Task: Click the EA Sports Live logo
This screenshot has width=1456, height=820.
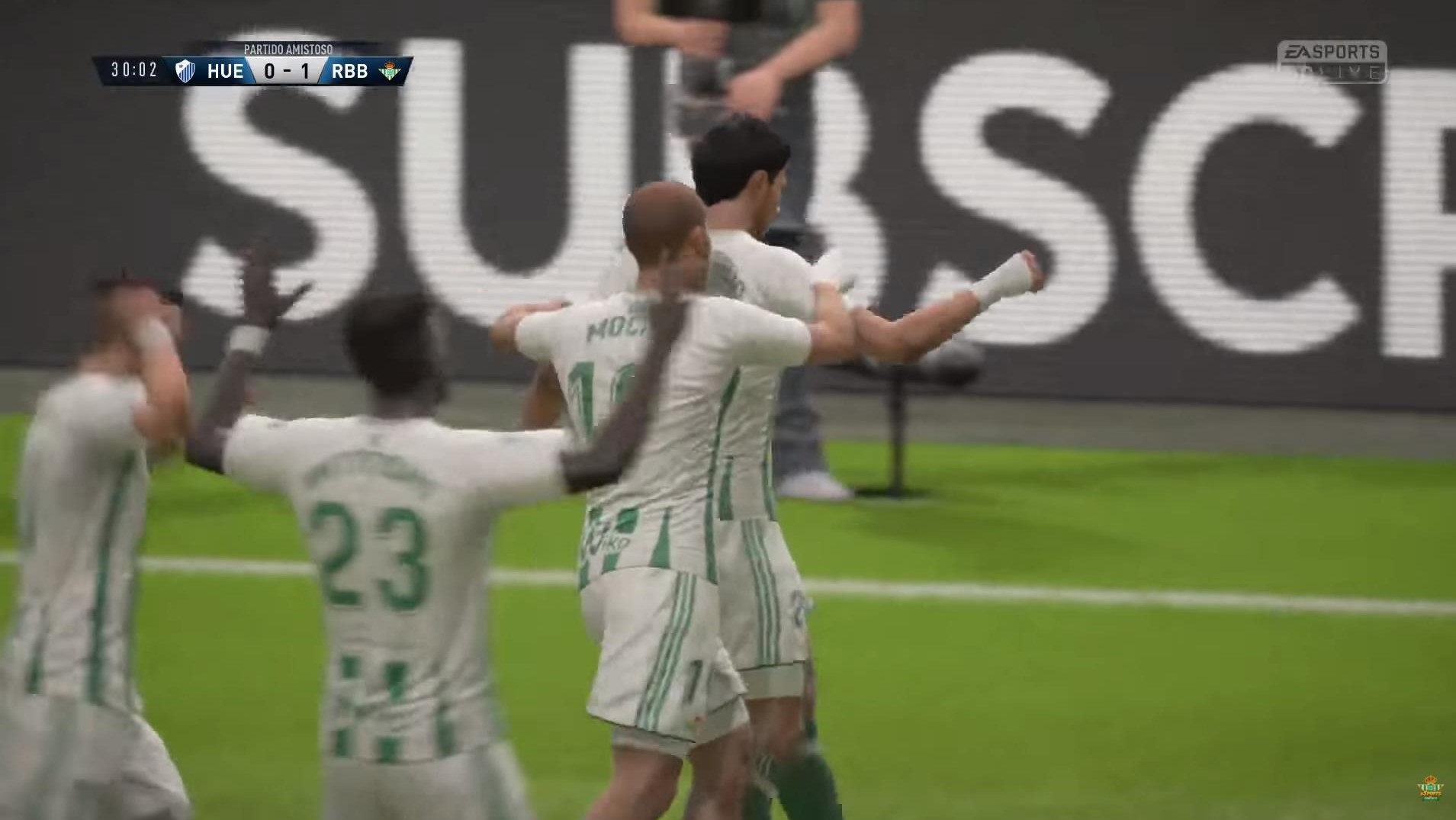Action: pos(1332,61)
